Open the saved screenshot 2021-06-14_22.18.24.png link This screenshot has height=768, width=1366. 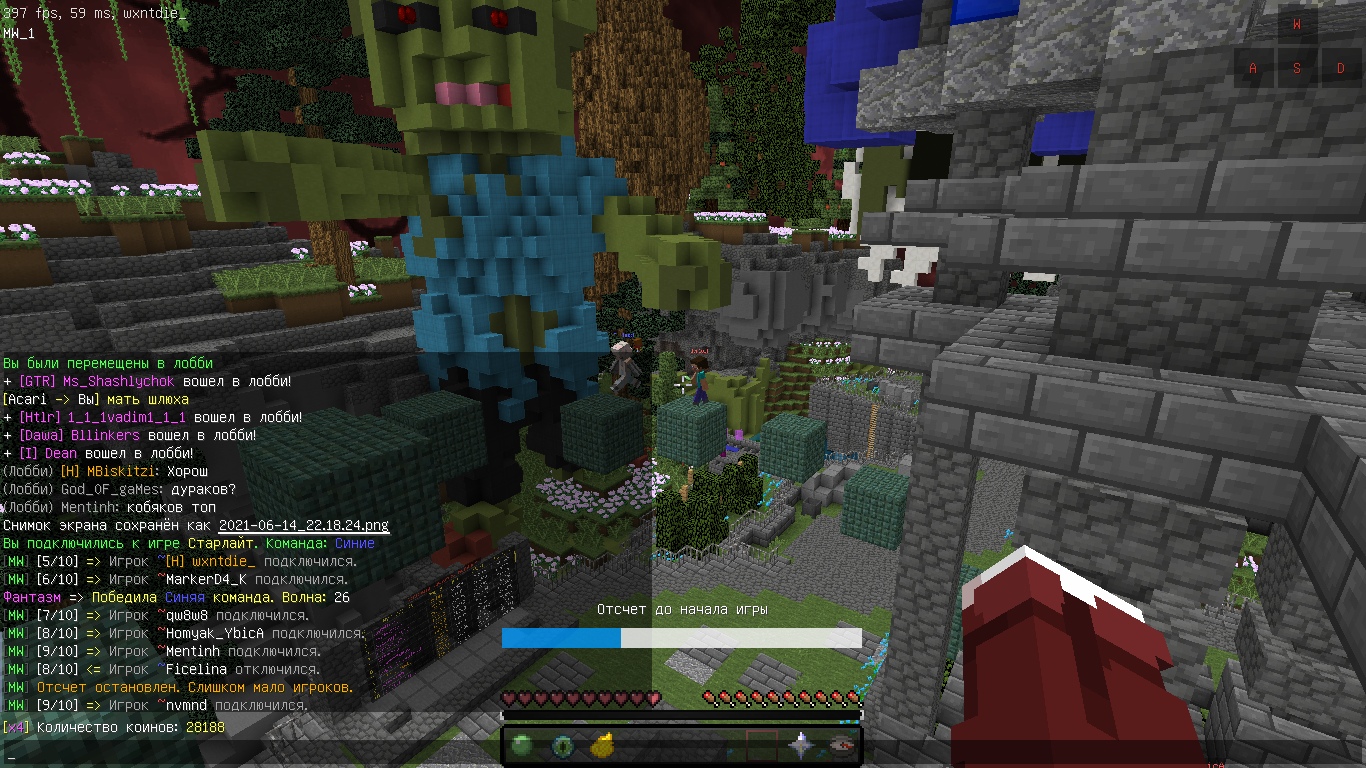303,525
